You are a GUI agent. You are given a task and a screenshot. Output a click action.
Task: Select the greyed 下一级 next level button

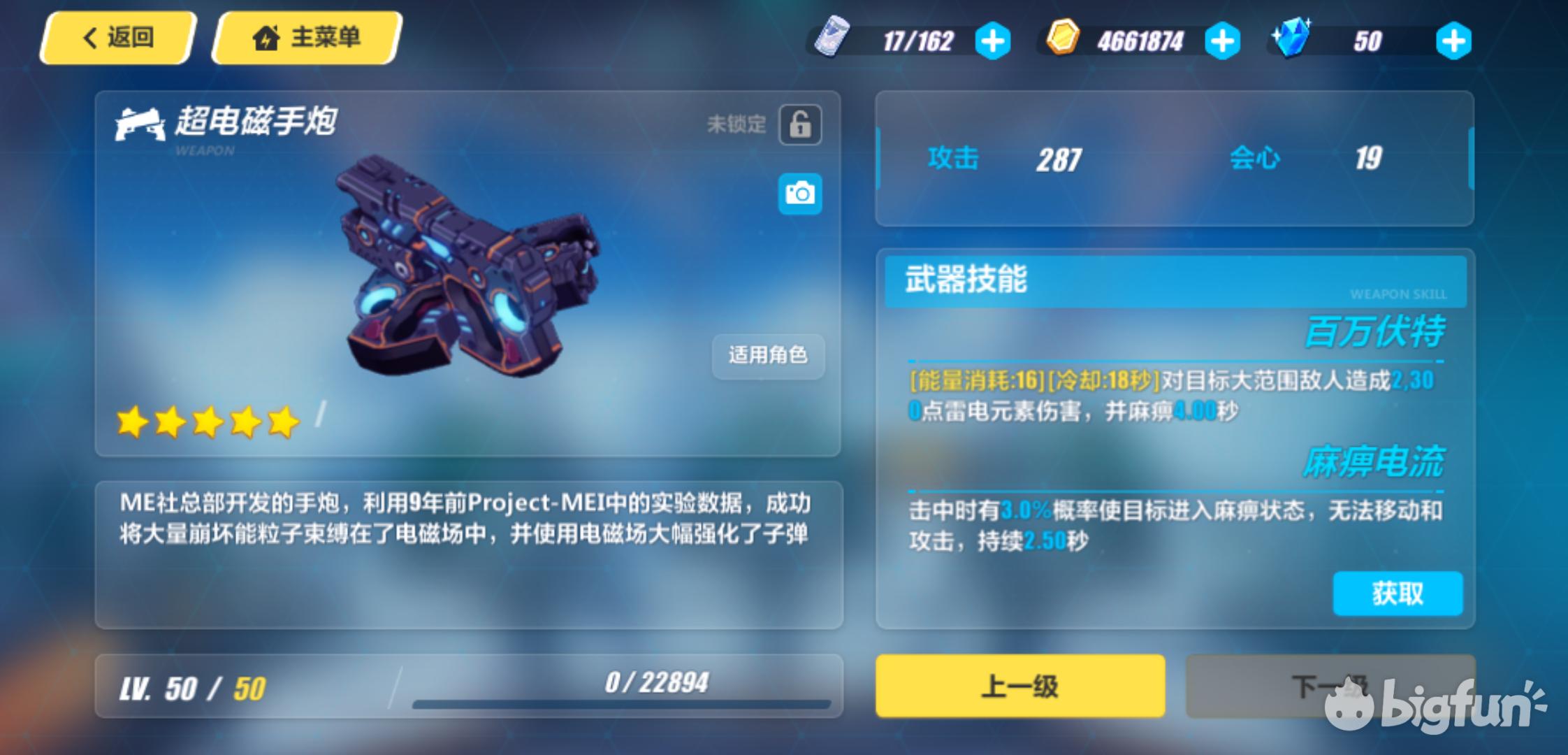coord(1330,686)
